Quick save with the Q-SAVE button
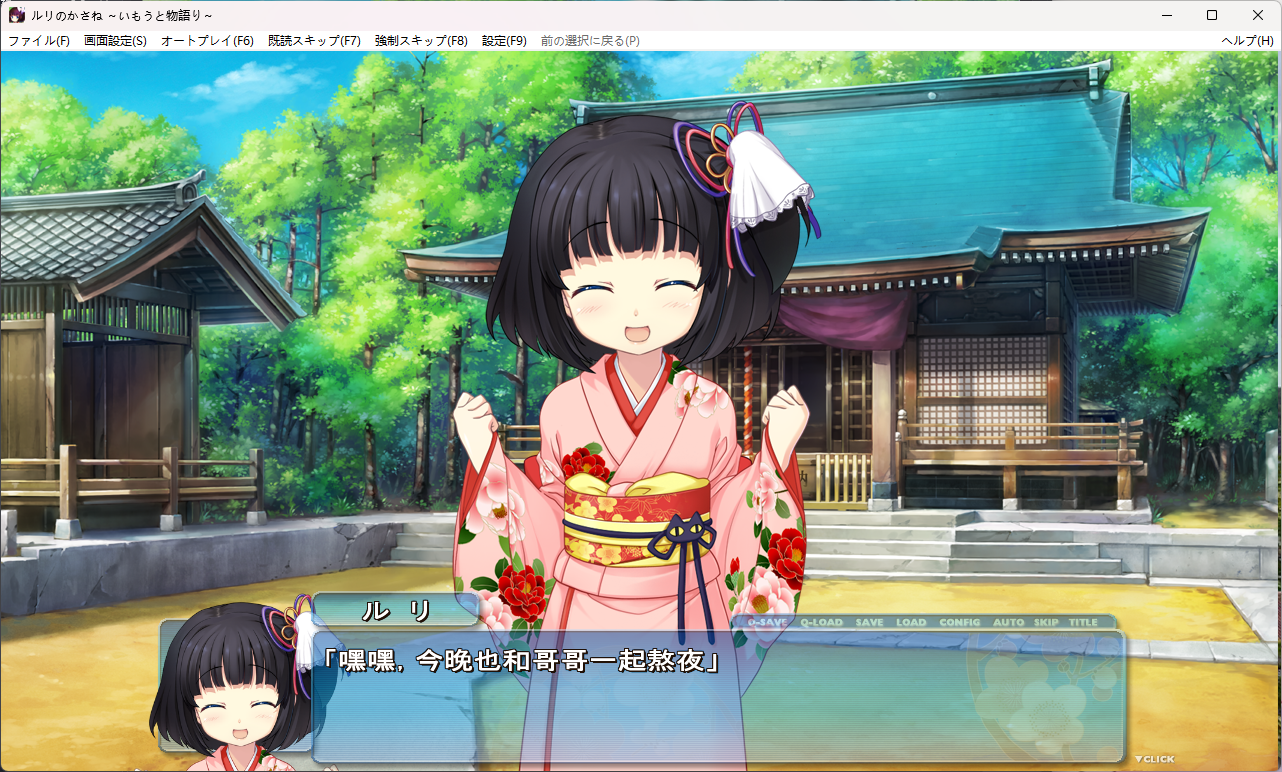Image resolution: width=1282 pixels, height=772 pixels. click(x=767, y=622)
